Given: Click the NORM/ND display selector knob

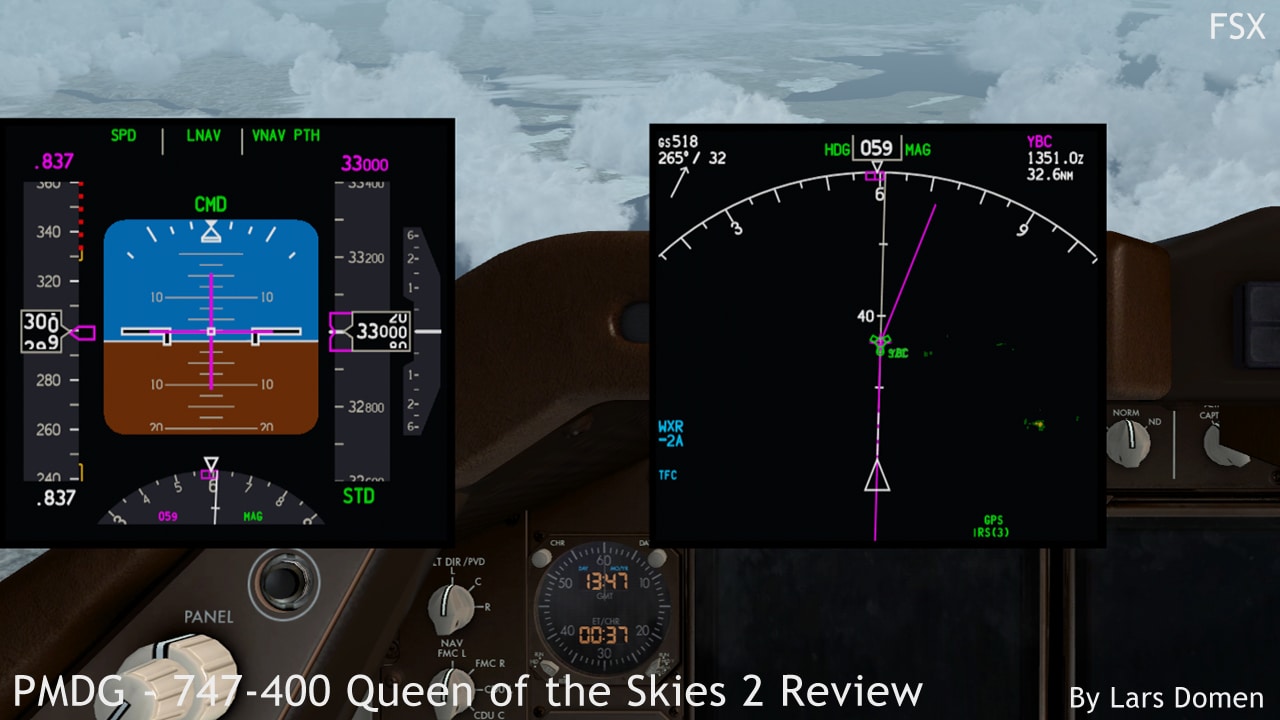Looking at the screenshot, I should [1129, 442].
